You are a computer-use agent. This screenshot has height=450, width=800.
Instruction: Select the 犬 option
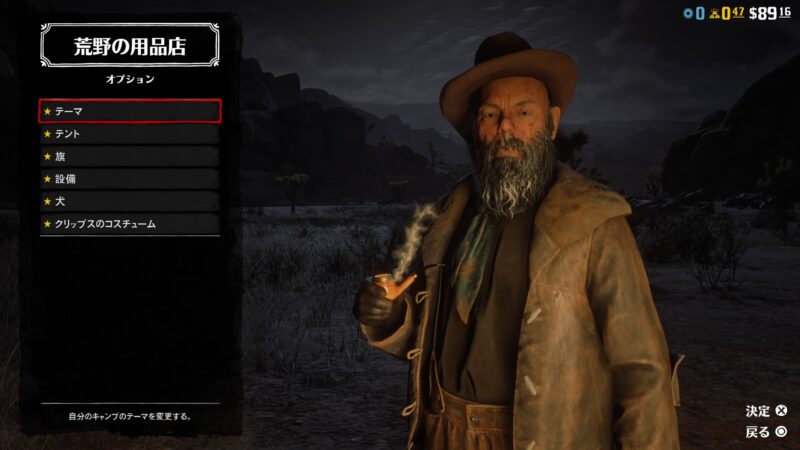pyautogui.click(x=129, y=201)
